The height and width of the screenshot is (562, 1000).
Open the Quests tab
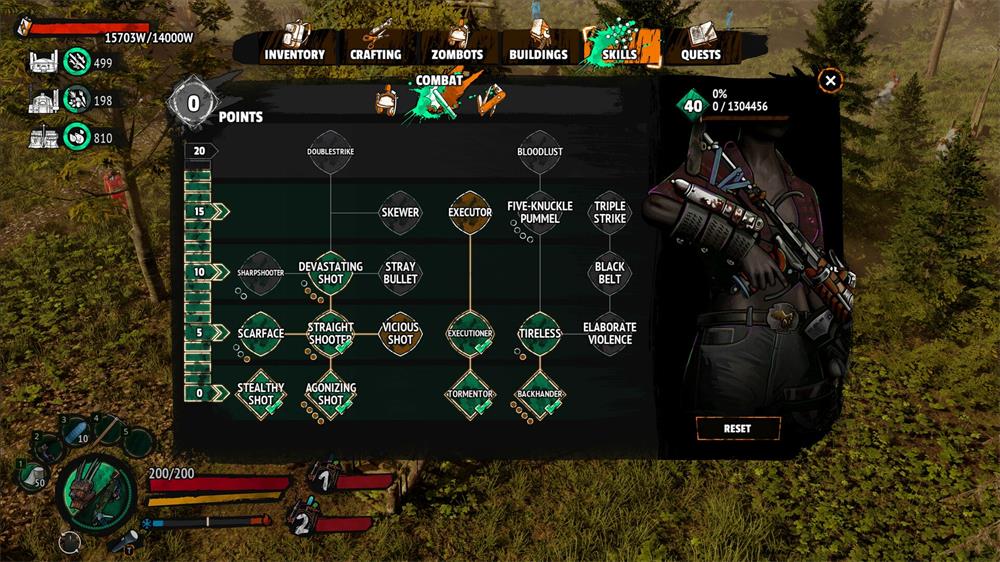pos(701,54)
